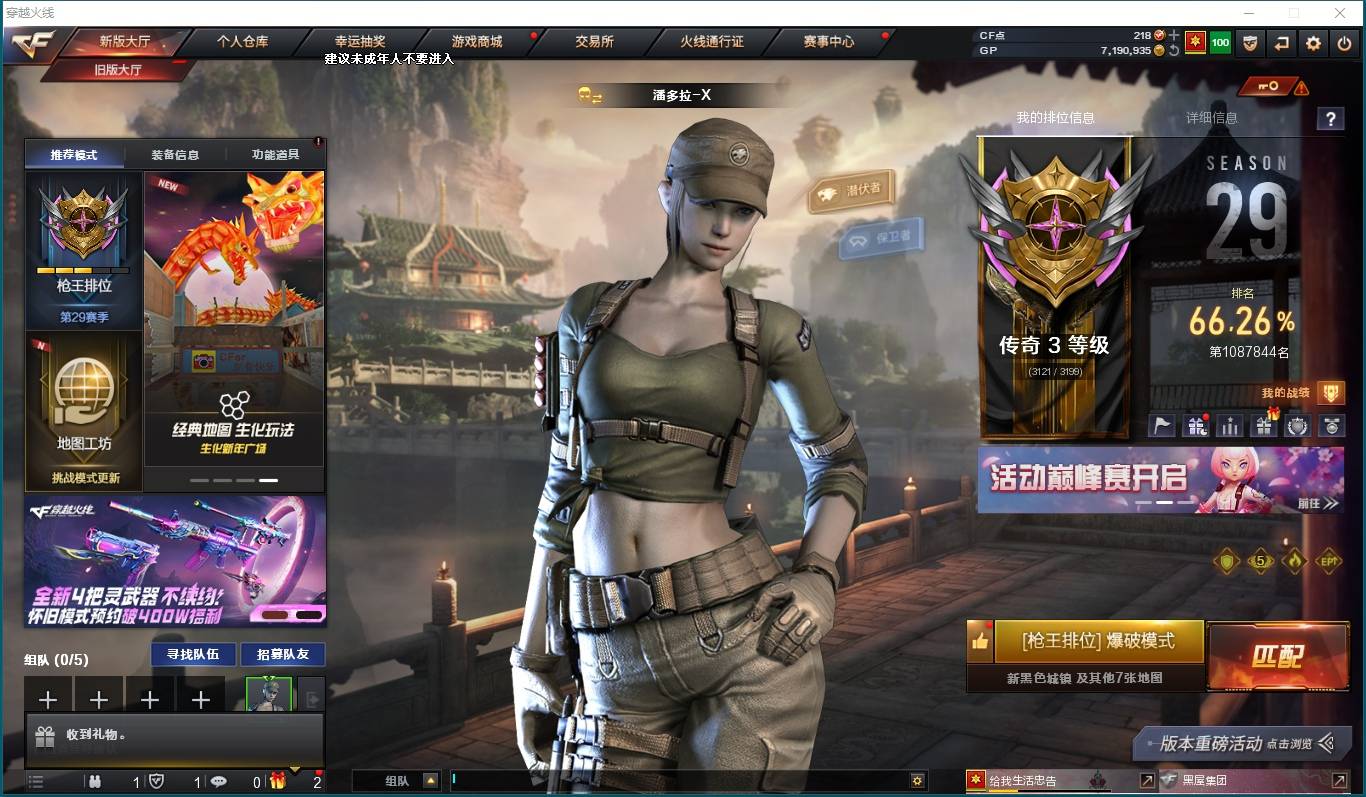Click 寻找队伍 to find a team
Viewport: 1366px width, 797px height.
pyautogui.click(x=192, y=654)
